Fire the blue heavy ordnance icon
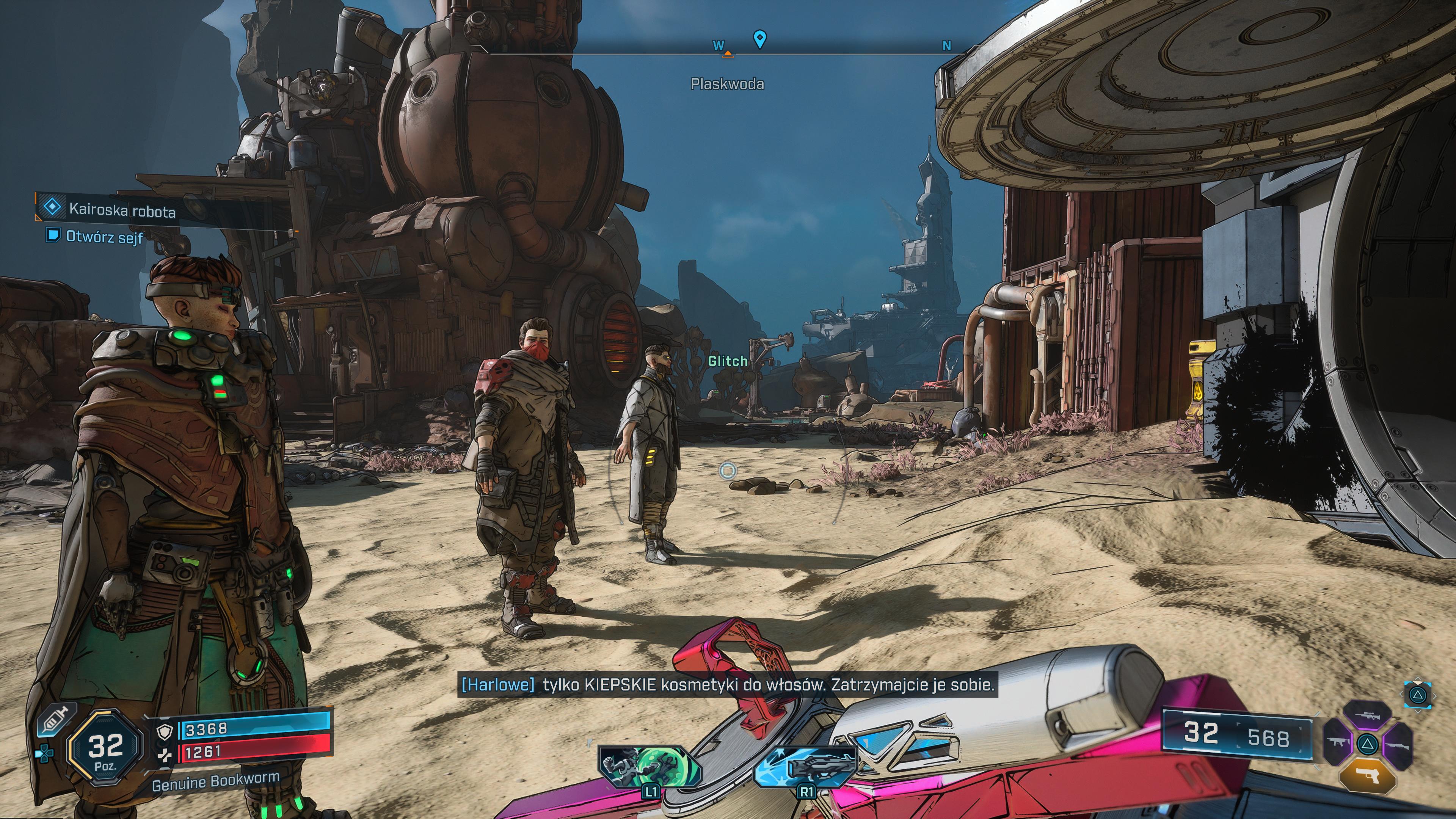 (805, 766)
